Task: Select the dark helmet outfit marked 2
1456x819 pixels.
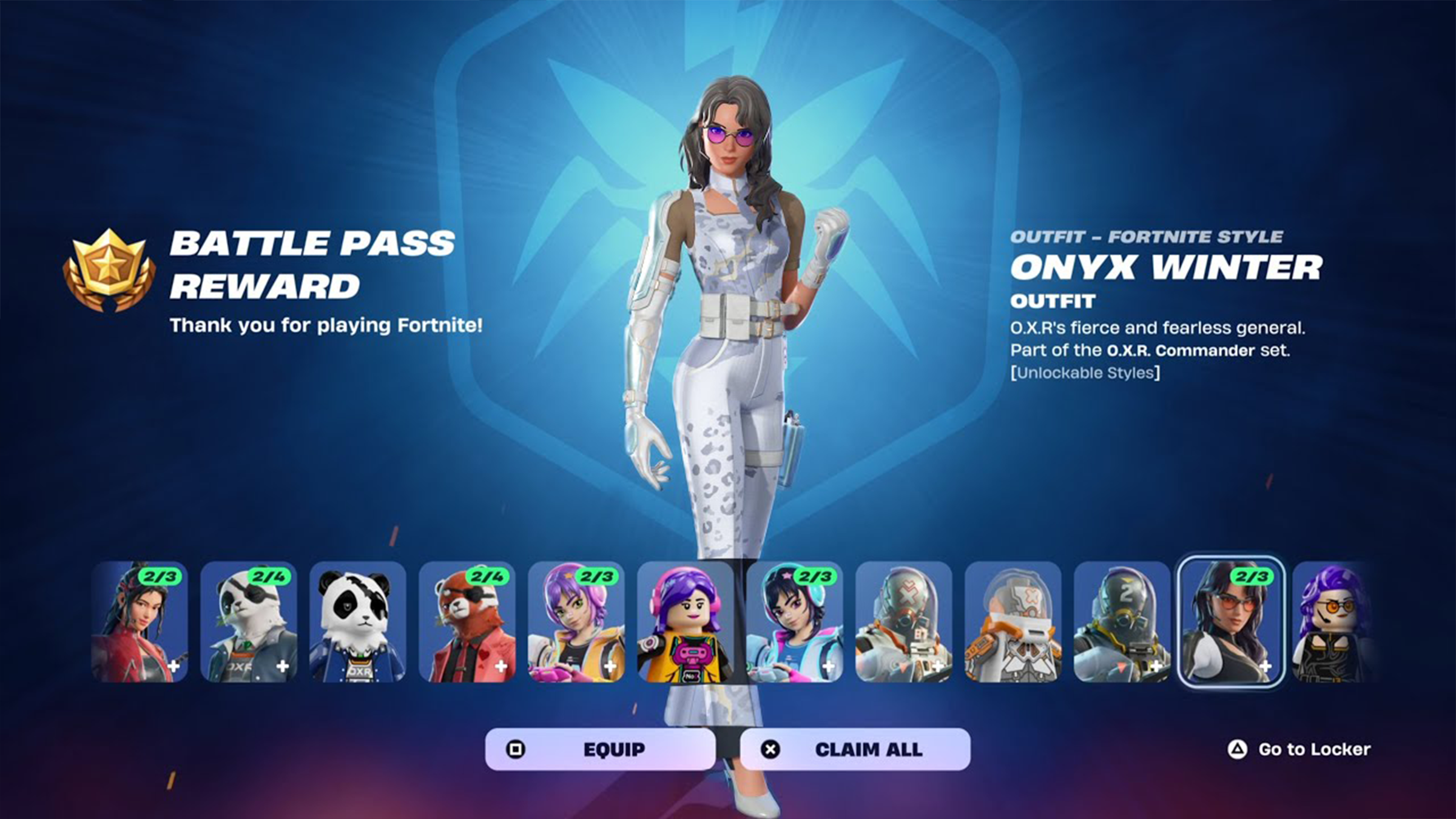Action: click(x=1122, y=622)
